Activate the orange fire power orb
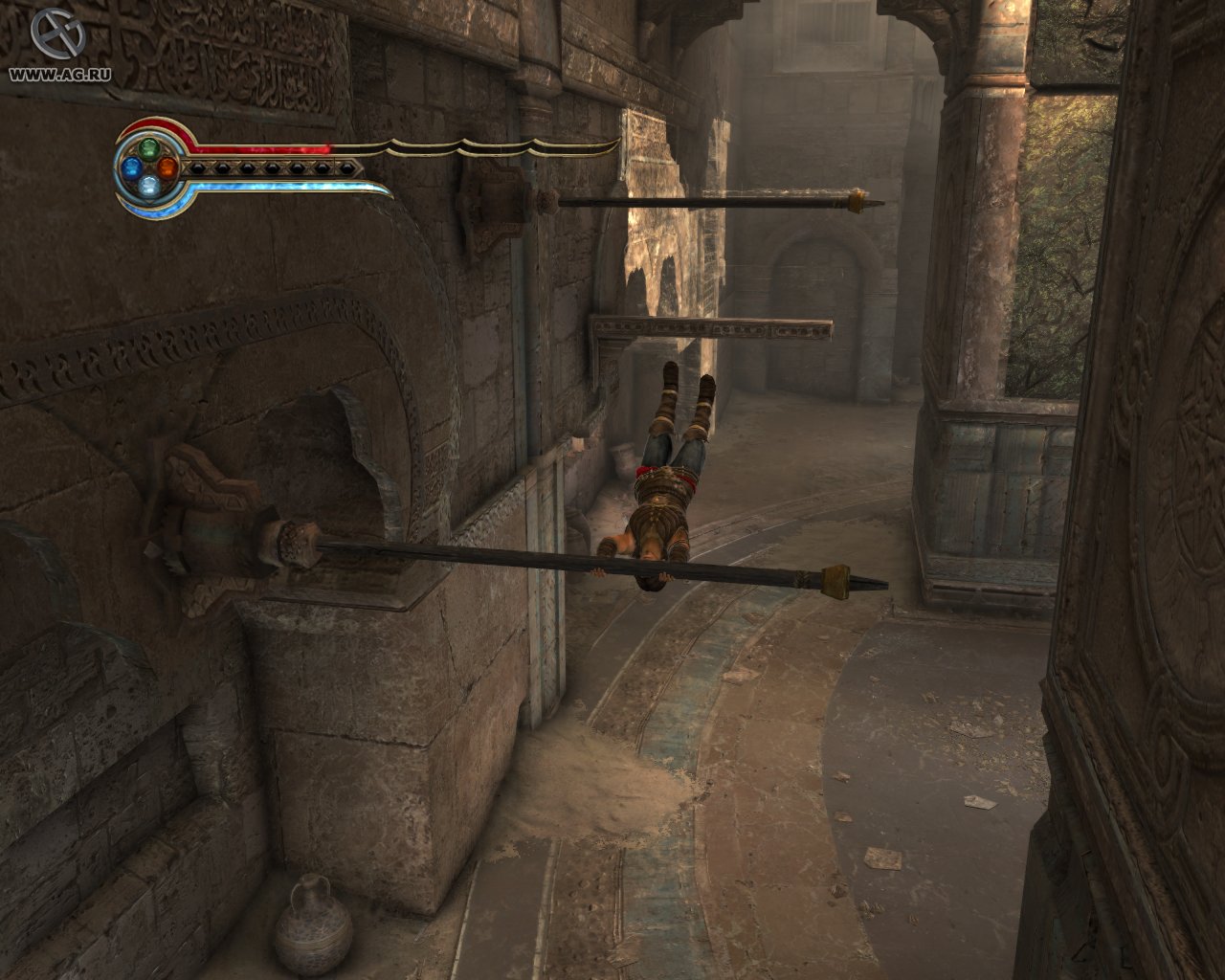This screenshot has height=980, width=1225. (167, 168)
